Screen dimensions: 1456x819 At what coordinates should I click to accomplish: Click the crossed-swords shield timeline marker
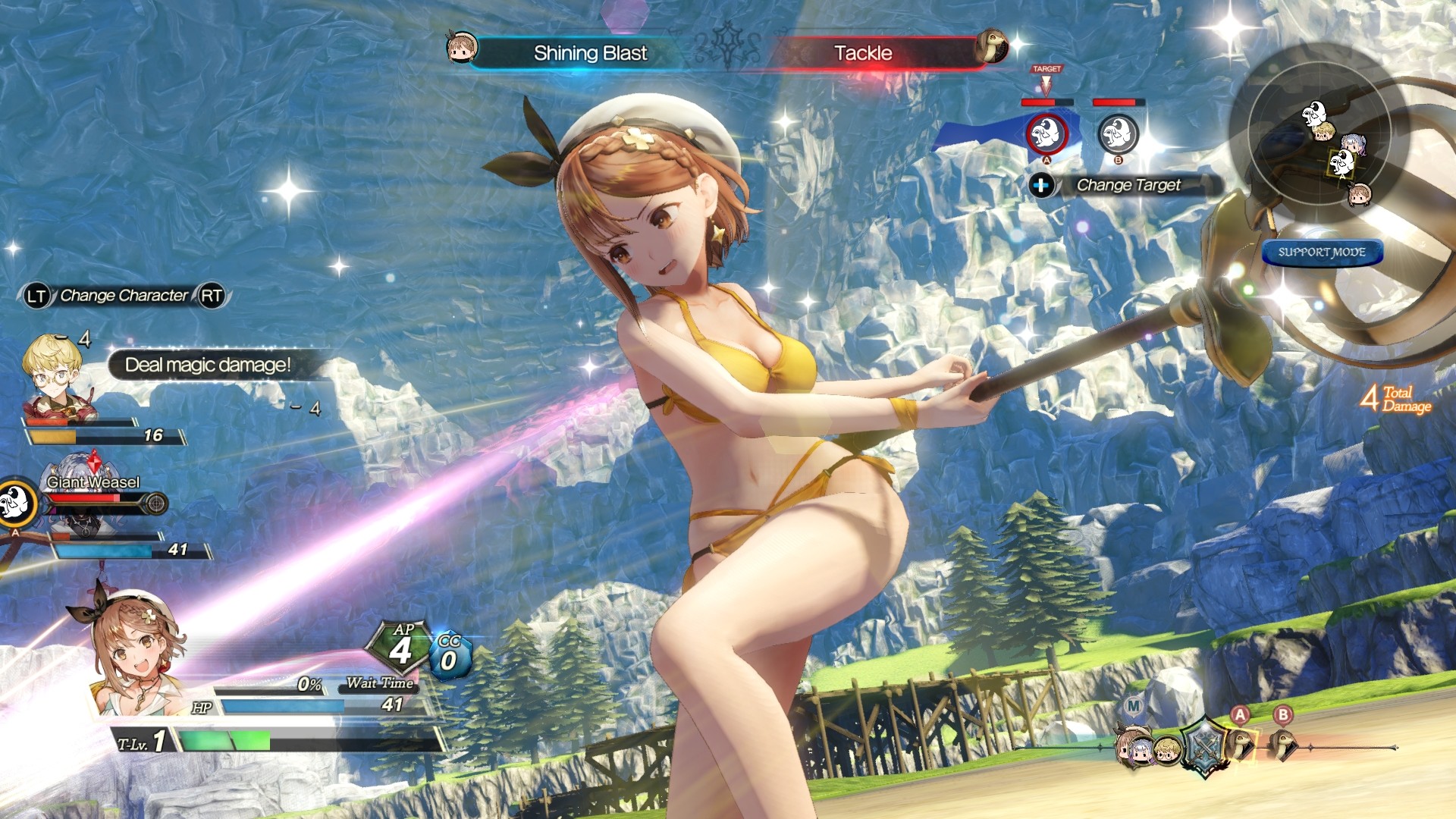[1203, 745]
